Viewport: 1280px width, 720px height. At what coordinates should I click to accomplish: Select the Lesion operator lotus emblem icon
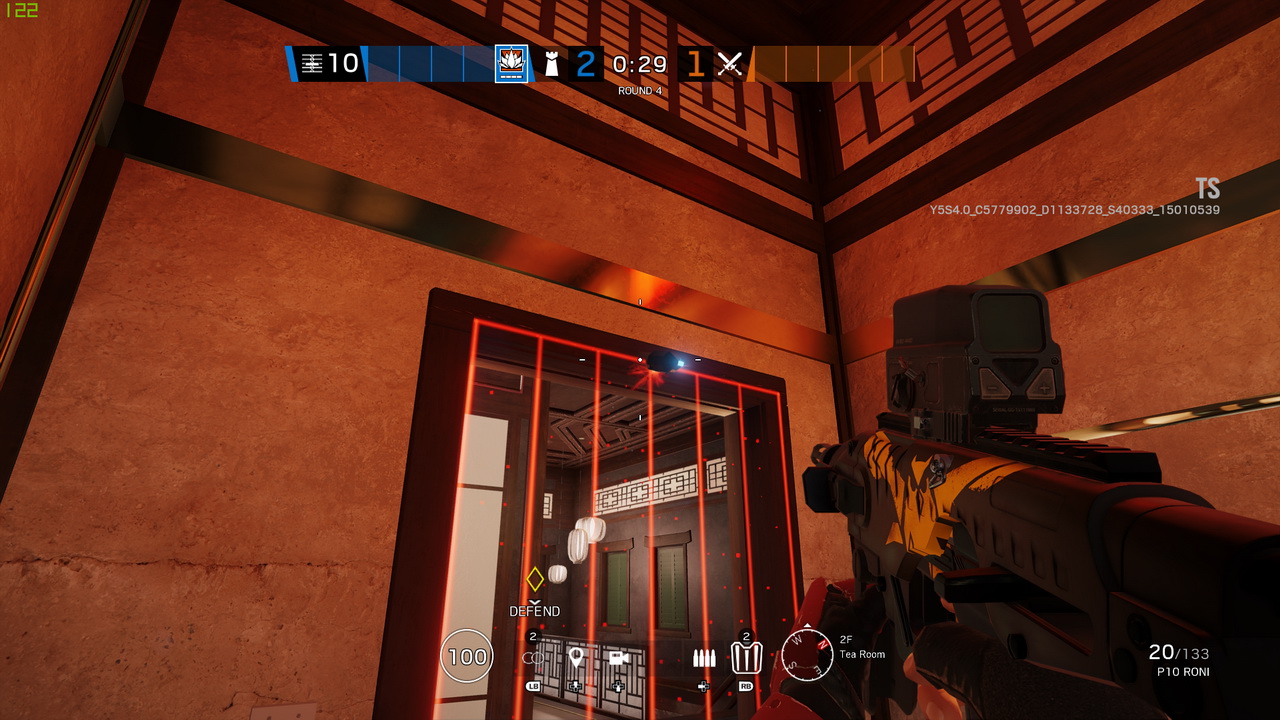click(511, 64)
